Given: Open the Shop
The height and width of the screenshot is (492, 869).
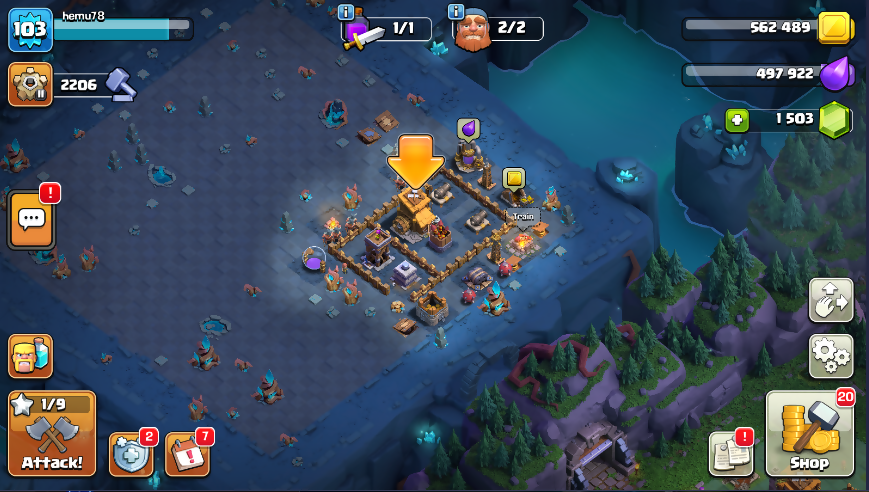Looking at the screenshot, I should click(x=809, y=434).
